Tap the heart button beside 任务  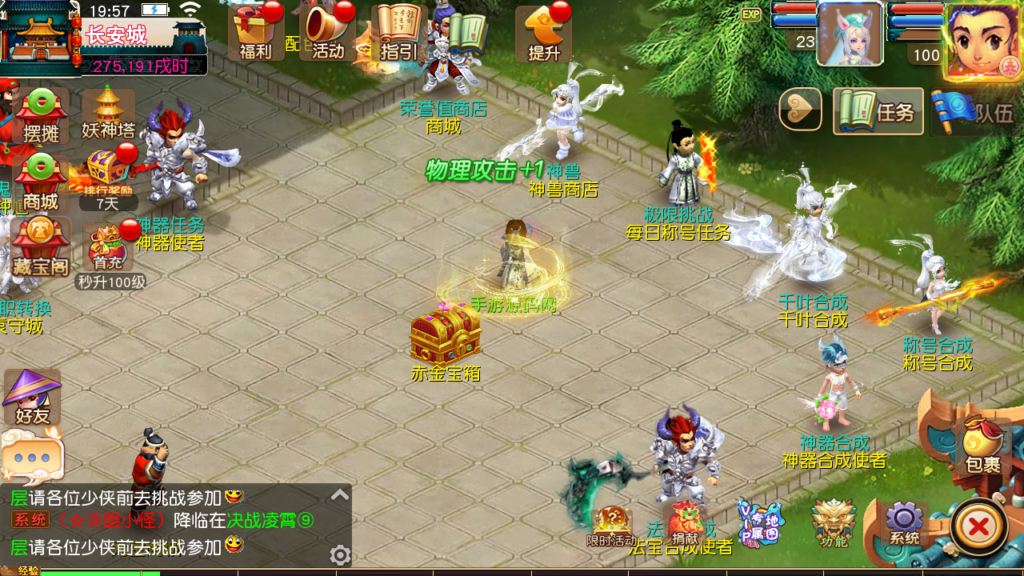[800, 110]
